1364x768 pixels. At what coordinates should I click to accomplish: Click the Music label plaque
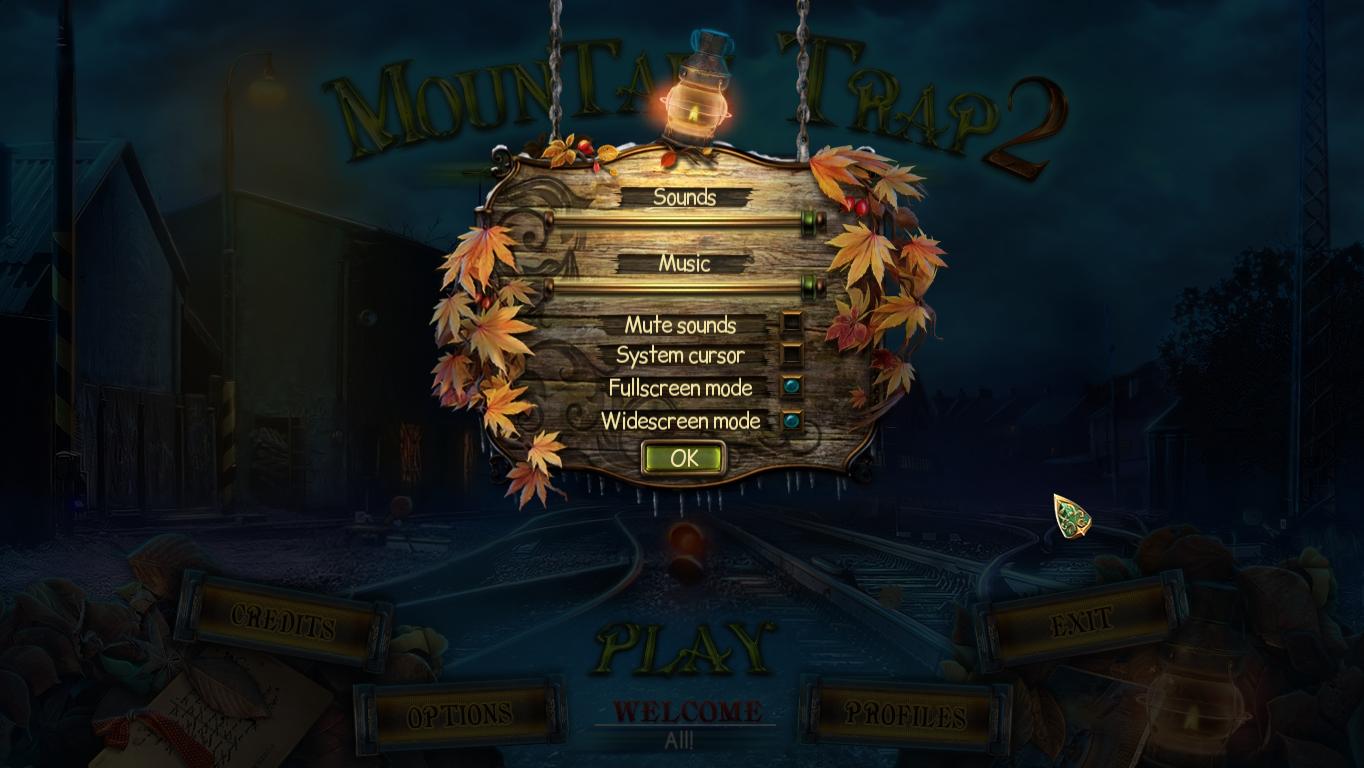tap(684, 264)
